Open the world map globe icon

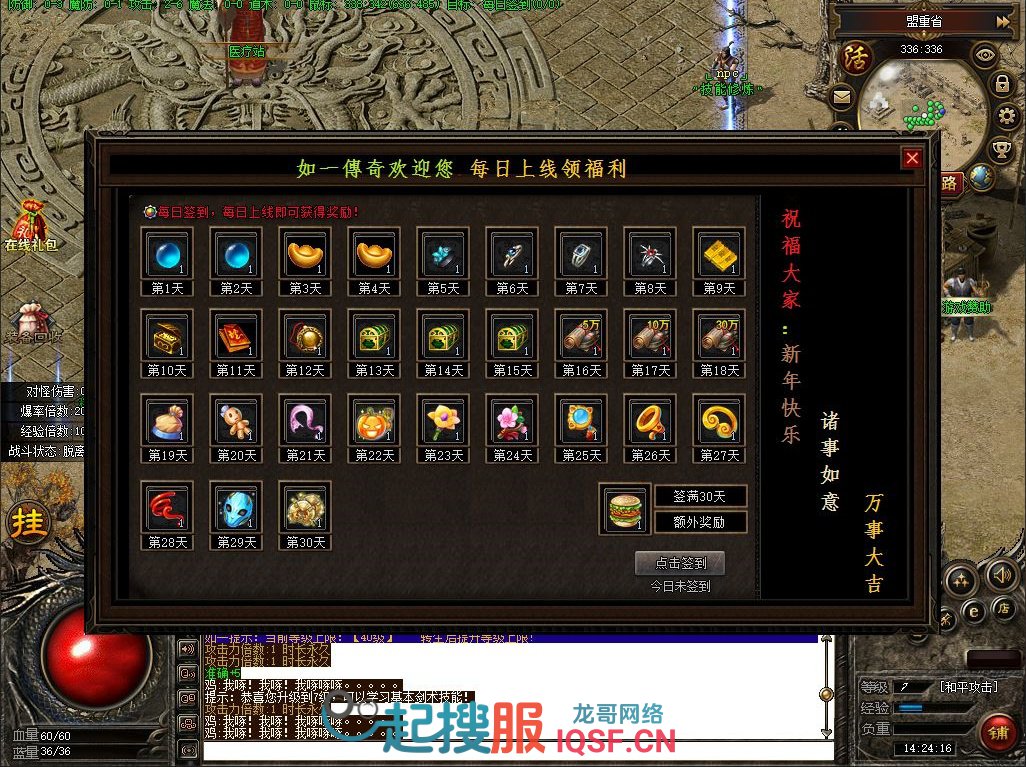tap(982, 178)
